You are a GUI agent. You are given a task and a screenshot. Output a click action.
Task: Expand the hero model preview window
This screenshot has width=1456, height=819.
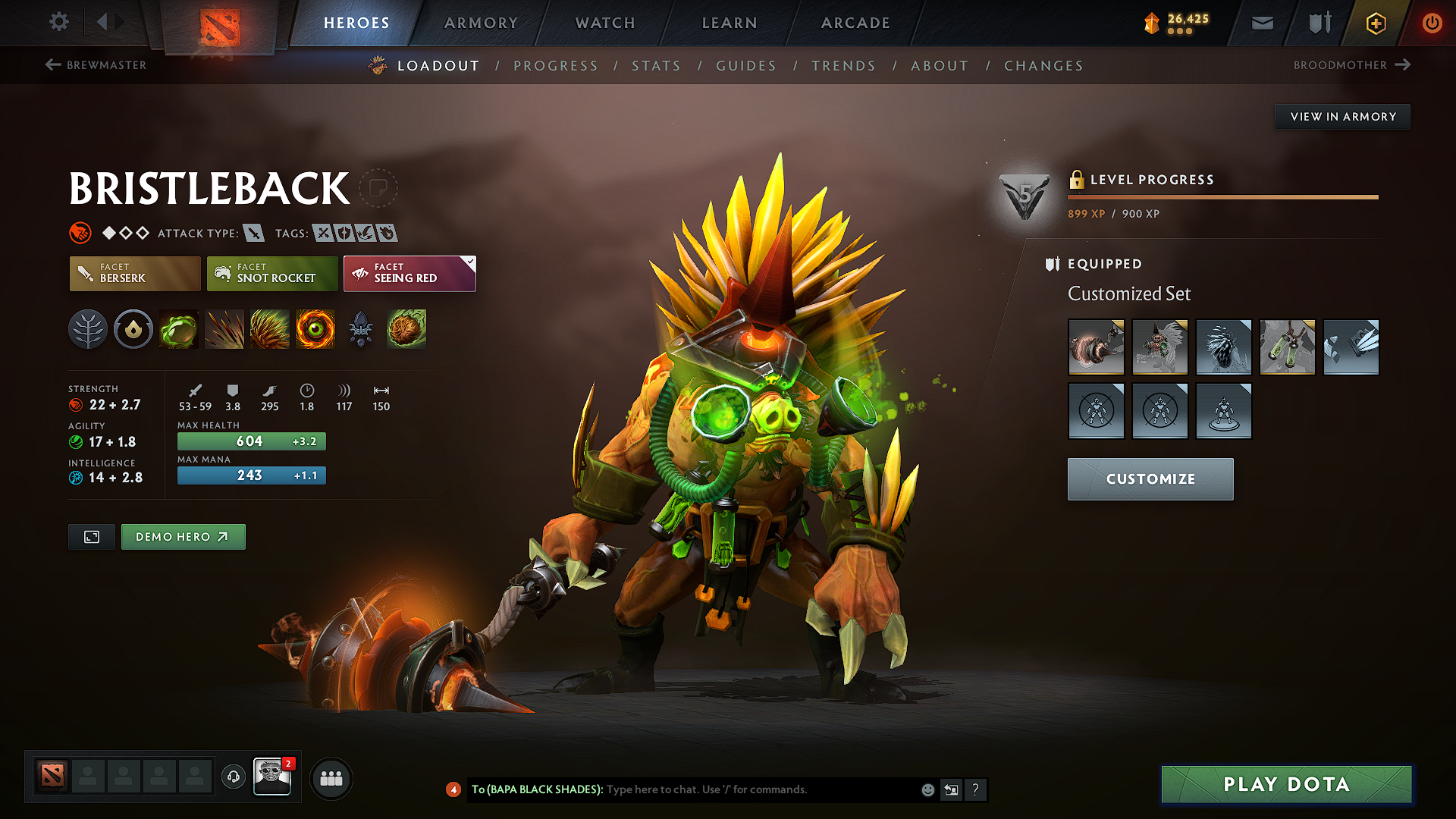click(91, 536)
